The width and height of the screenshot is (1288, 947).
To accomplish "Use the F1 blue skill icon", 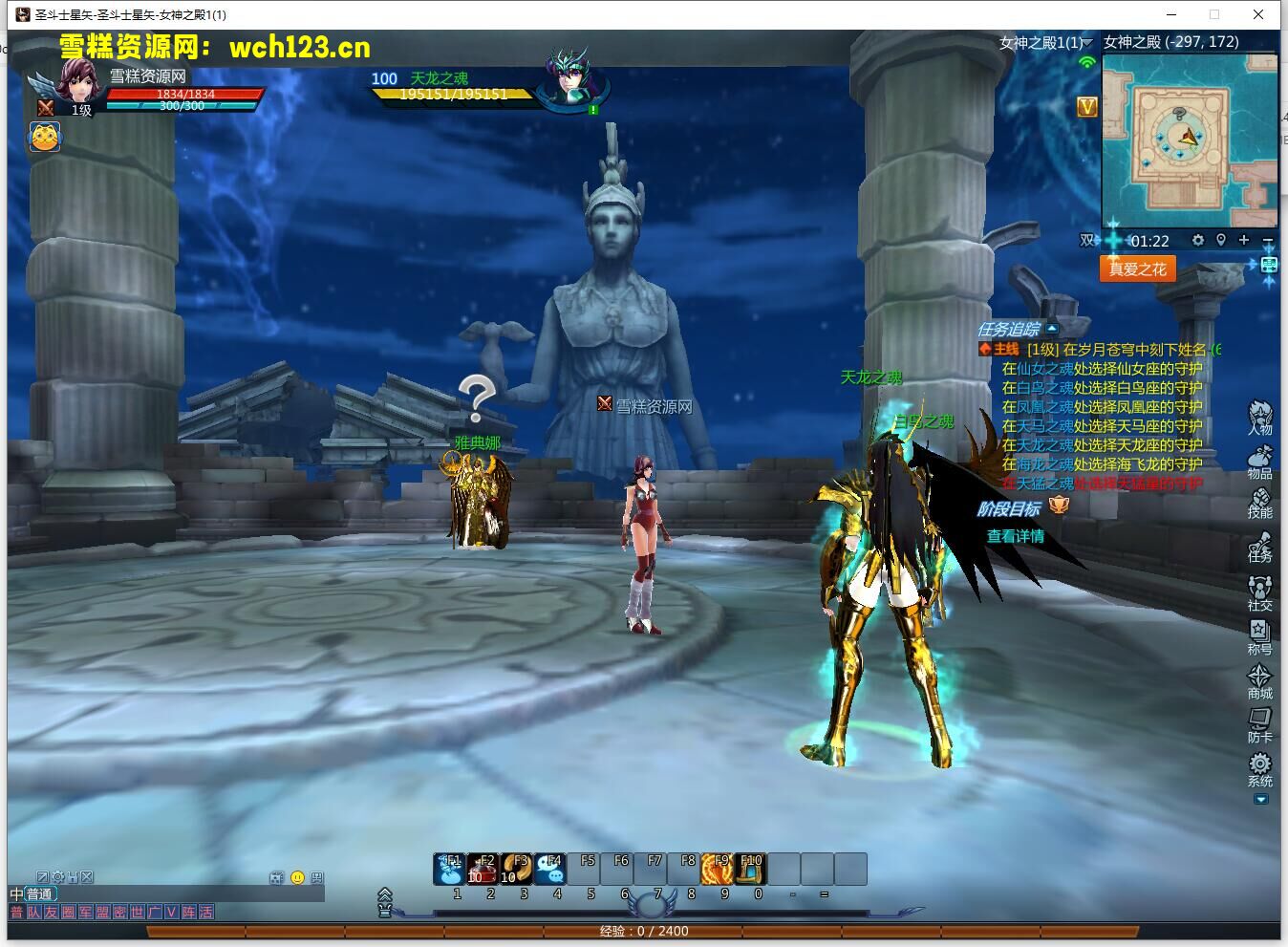I will pos(450,869).
